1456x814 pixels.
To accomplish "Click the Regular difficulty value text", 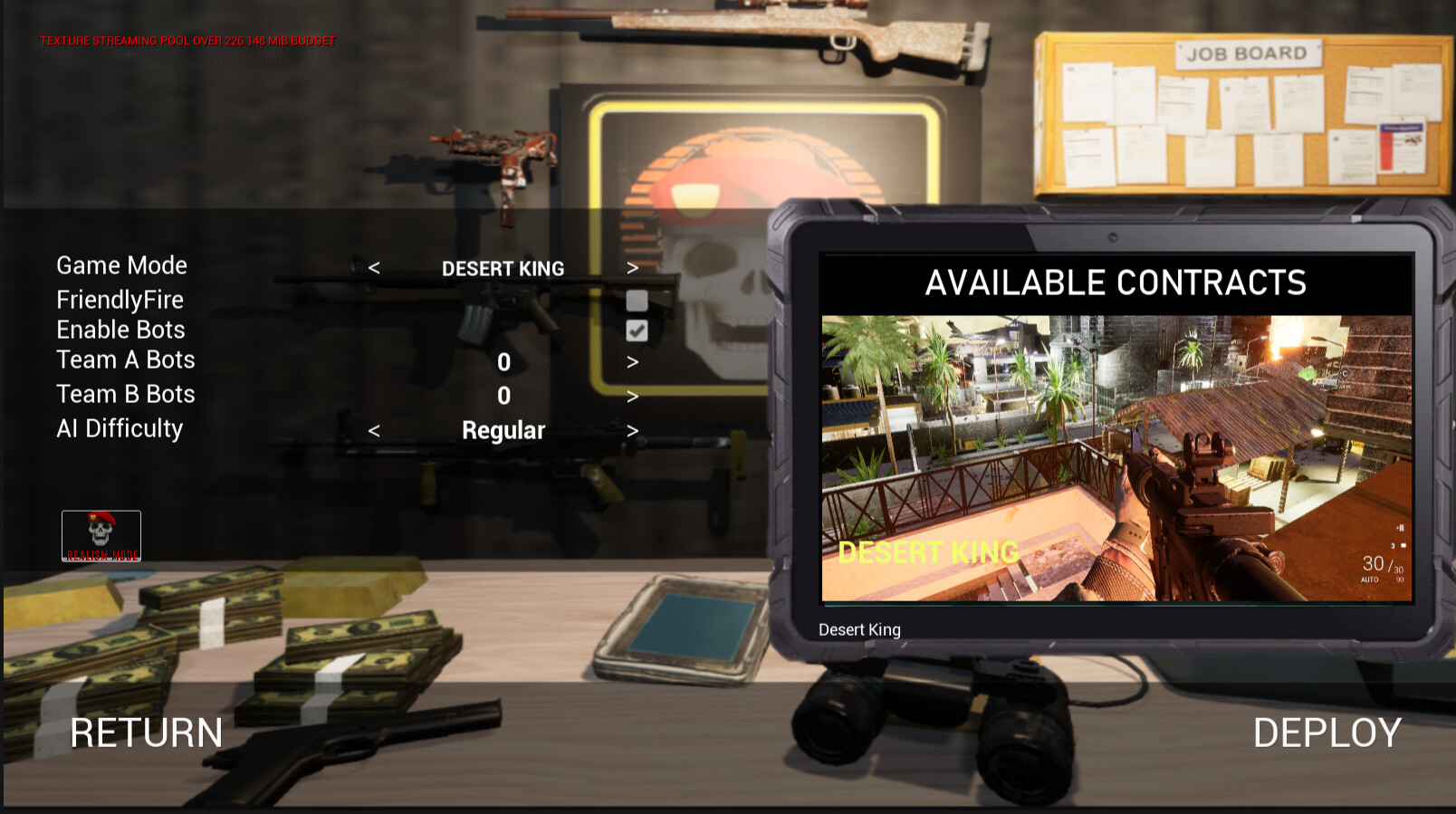I will [503, 429].
